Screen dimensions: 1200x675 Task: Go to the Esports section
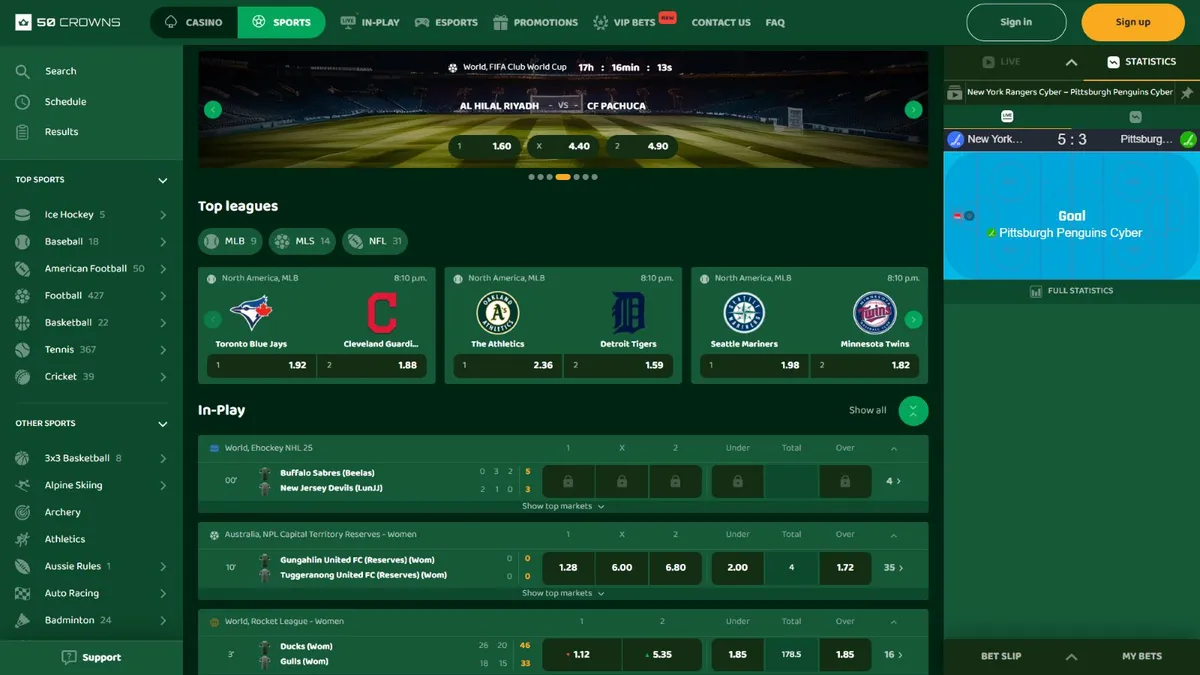[446, 22]
